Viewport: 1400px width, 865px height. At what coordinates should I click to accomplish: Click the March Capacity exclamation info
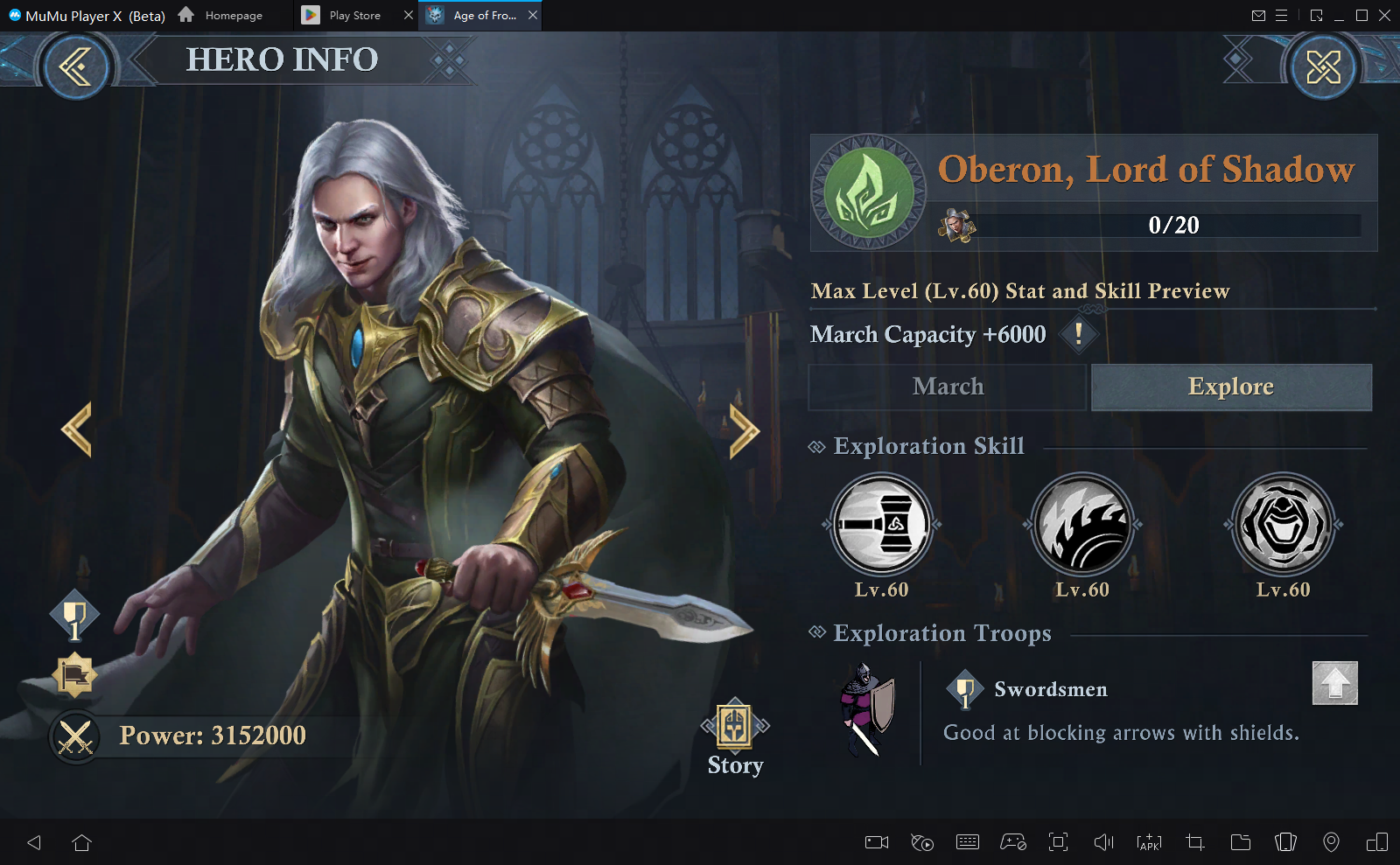click(1079, 334)
